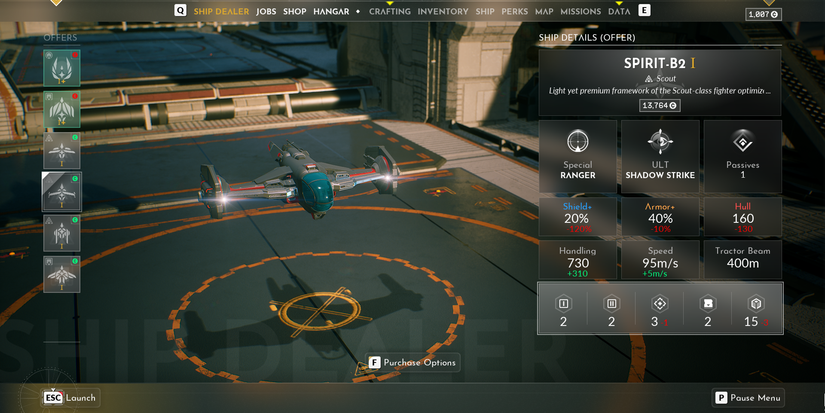Open the Pause Menu
Image resolution: width=825 pixels, height=413 pixels.
click(x=747, y=397)
